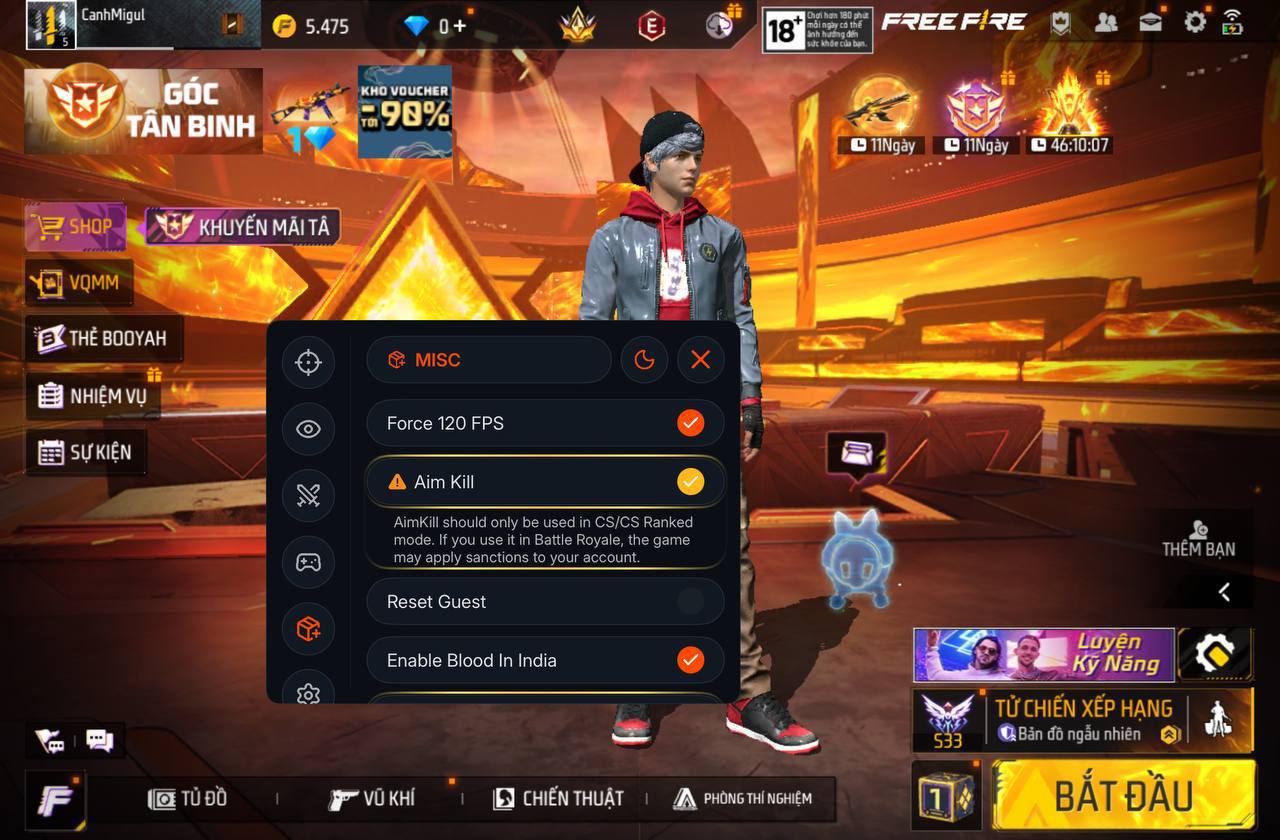Image resolution: width=1280 pixels, height=840 pixels.
Task: Select the weapon mods icon in mod menu sidebar
Action: (x=308, y=495)
